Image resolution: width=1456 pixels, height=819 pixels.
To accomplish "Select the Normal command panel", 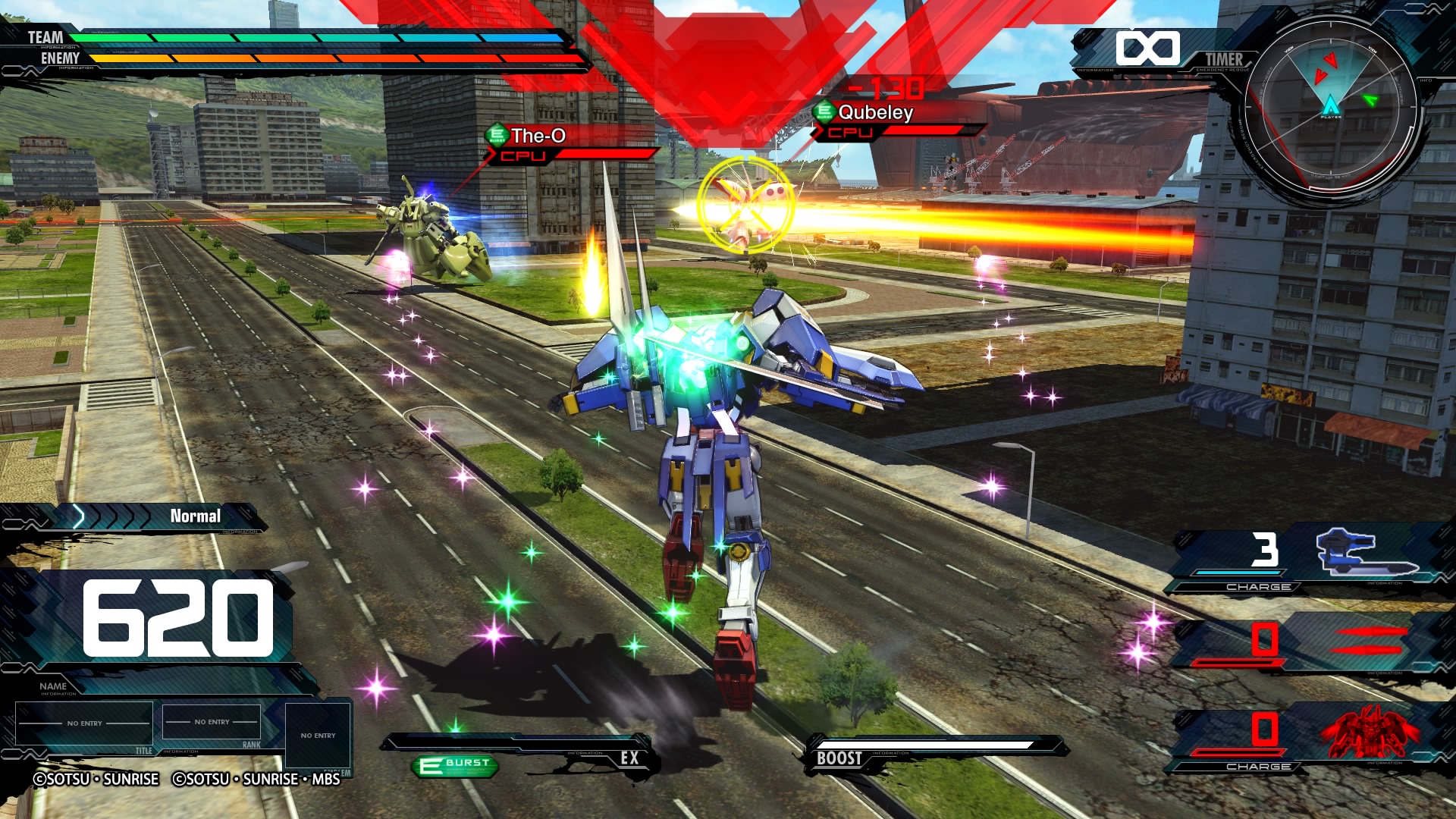I will point(194,516).
